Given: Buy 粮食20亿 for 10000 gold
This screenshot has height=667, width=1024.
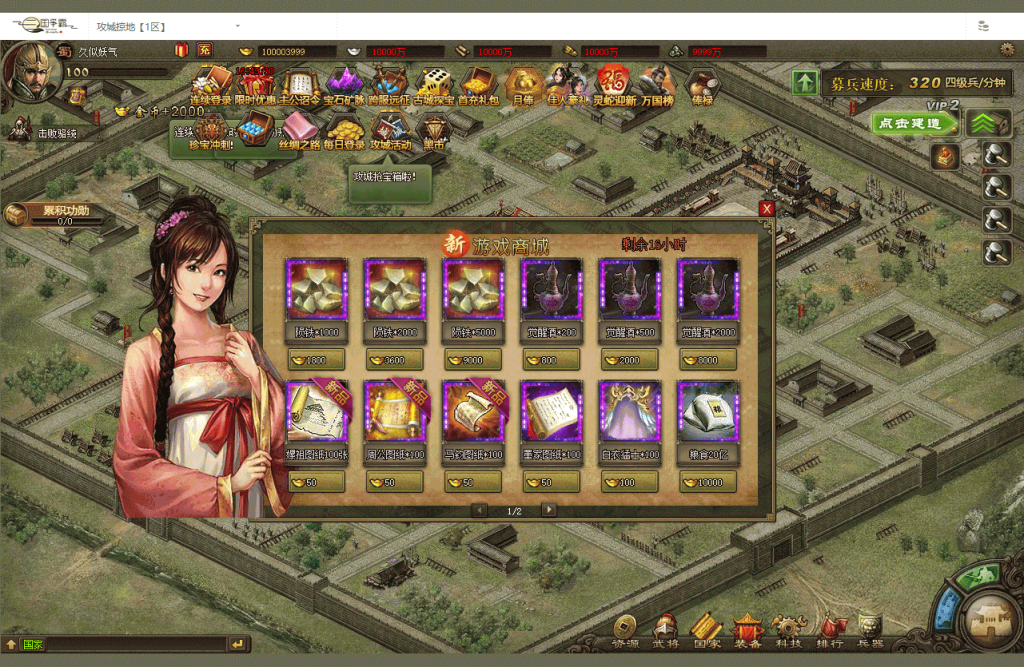Looking at the screenshot, I should [x=707, y=482].
